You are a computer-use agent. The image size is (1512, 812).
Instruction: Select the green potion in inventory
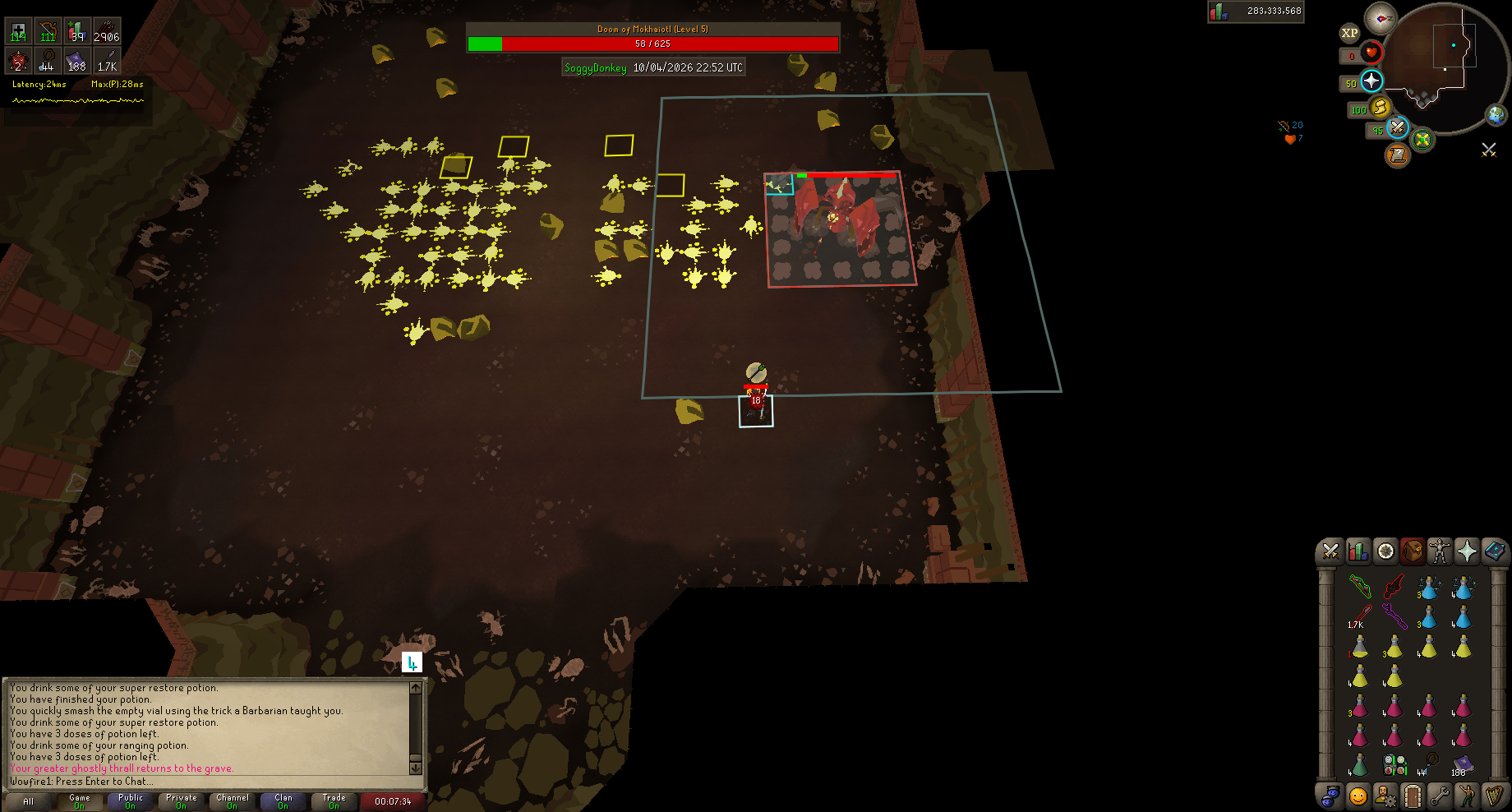point(1360,765)
